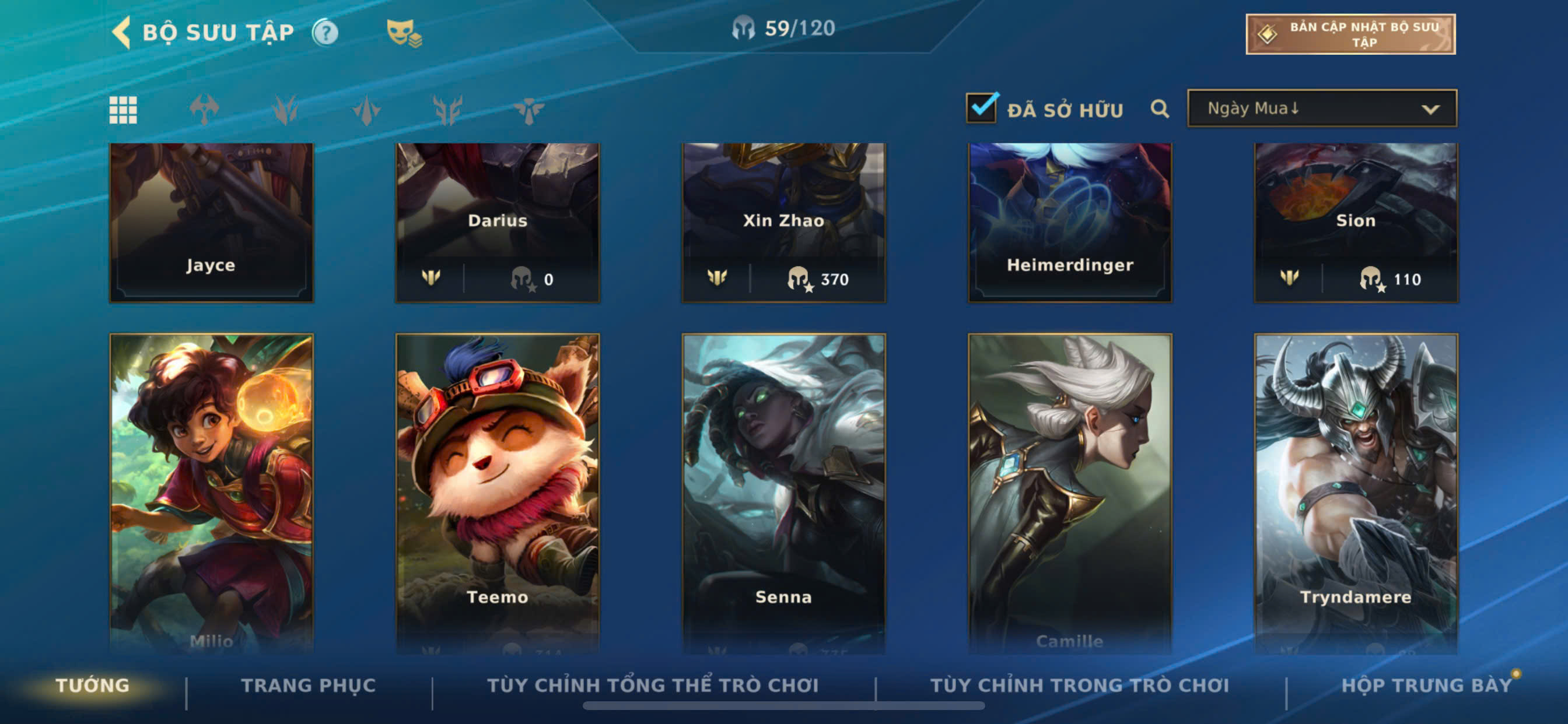Show all champions with grid filter

pyautogui.click(x=123, y=110)
